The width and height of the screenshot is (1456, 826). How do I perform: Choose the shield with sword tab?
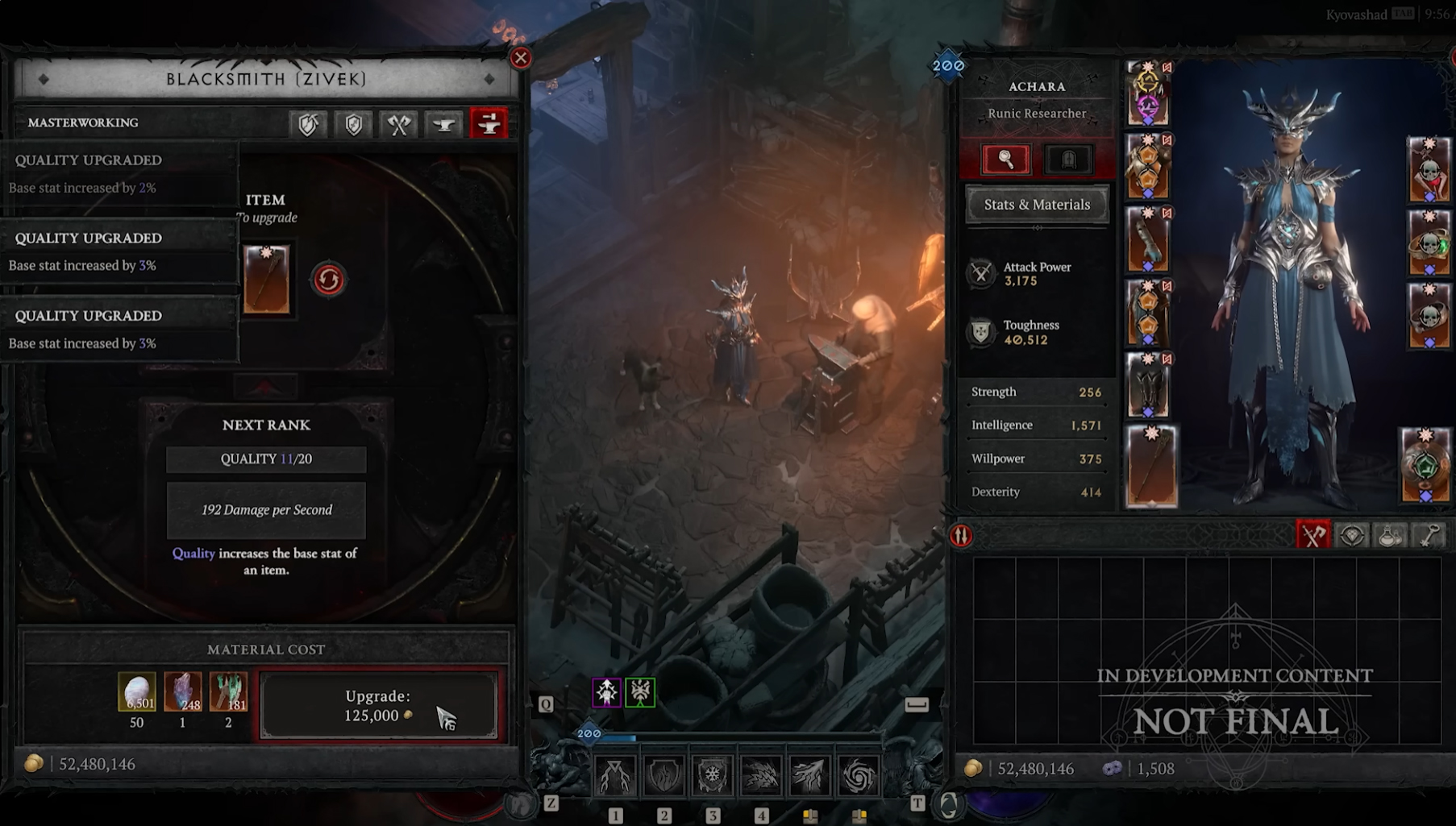tap(353, 124)
